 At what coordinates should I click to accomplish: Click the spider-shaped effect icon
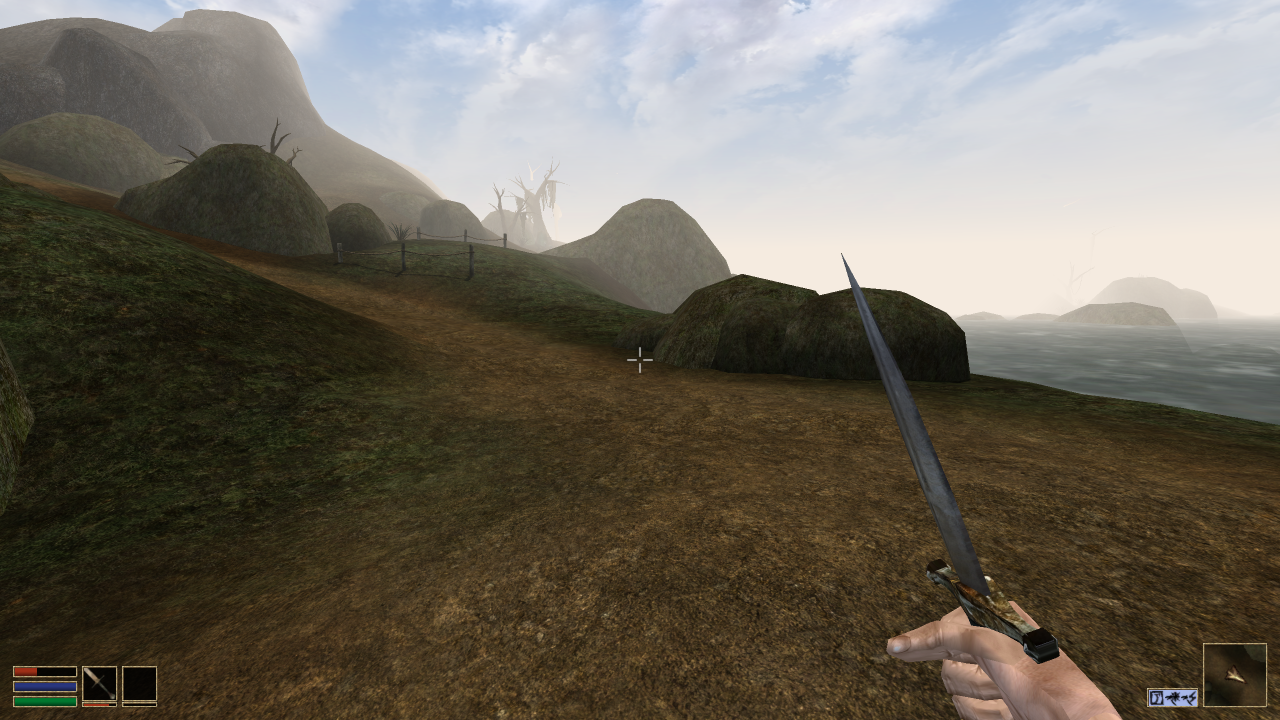tap(1174, 697)
